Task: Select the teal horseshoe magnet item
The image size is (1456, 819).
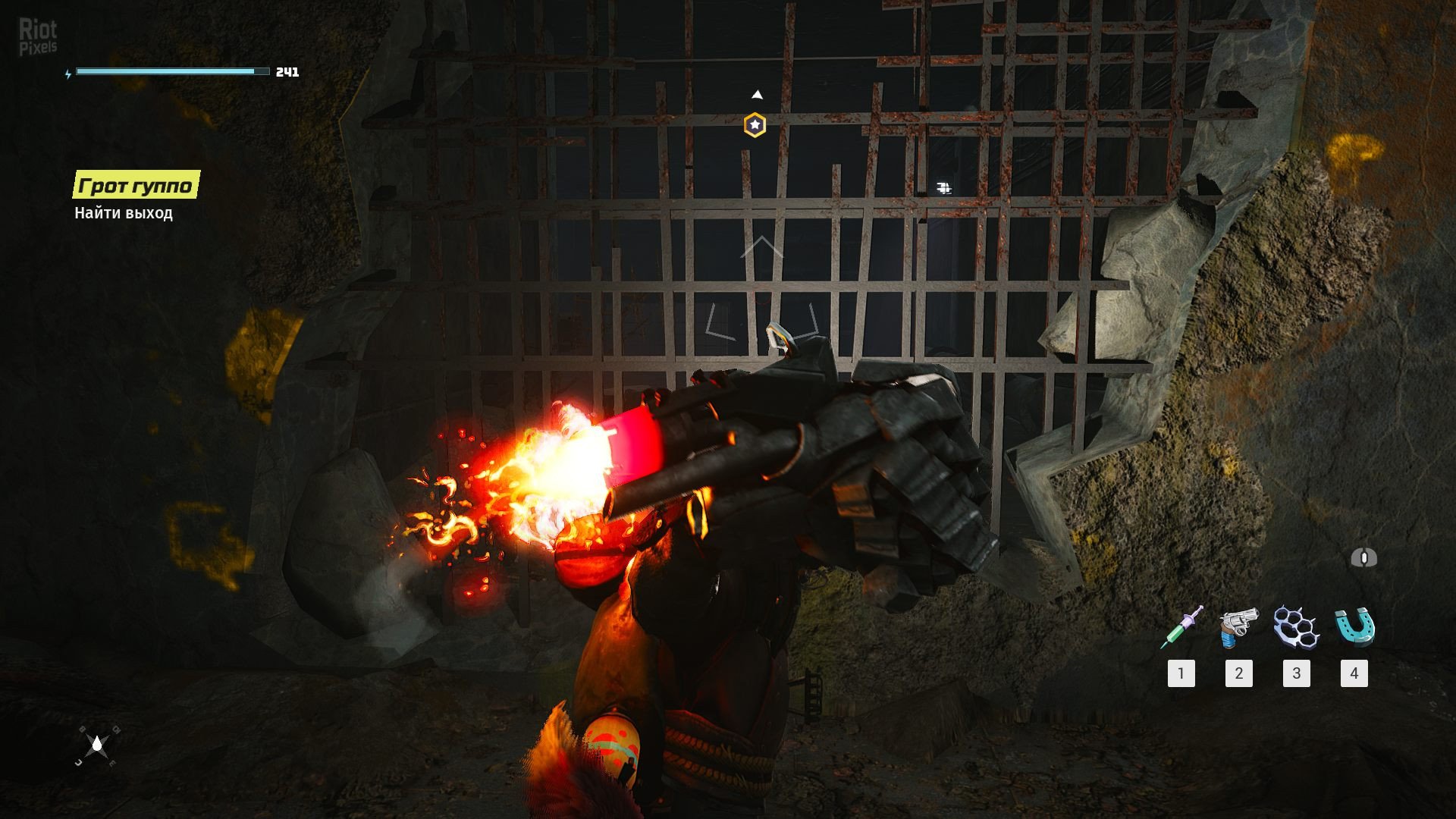Action: [x=1354, y=627]
